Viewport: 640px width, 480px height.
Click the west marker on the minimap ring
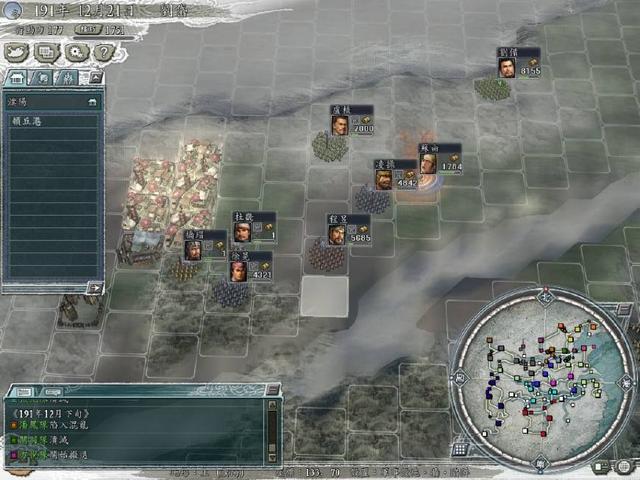point(459,379)
